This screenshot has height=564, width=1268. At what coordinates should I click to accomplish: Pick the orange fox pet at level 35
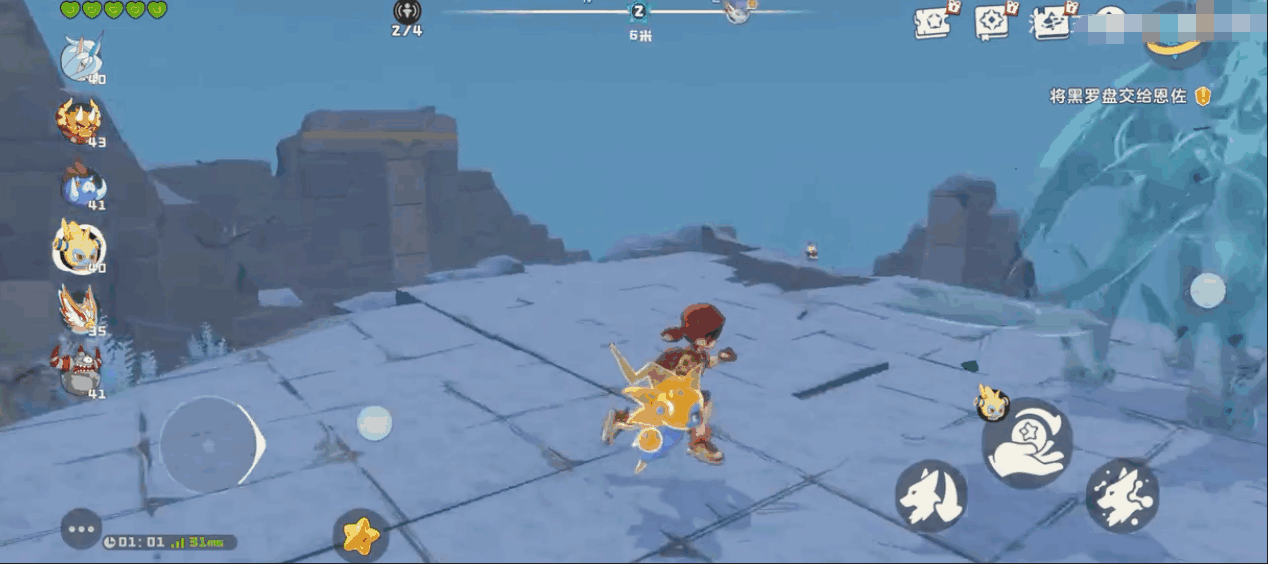(x=79, y=309)
